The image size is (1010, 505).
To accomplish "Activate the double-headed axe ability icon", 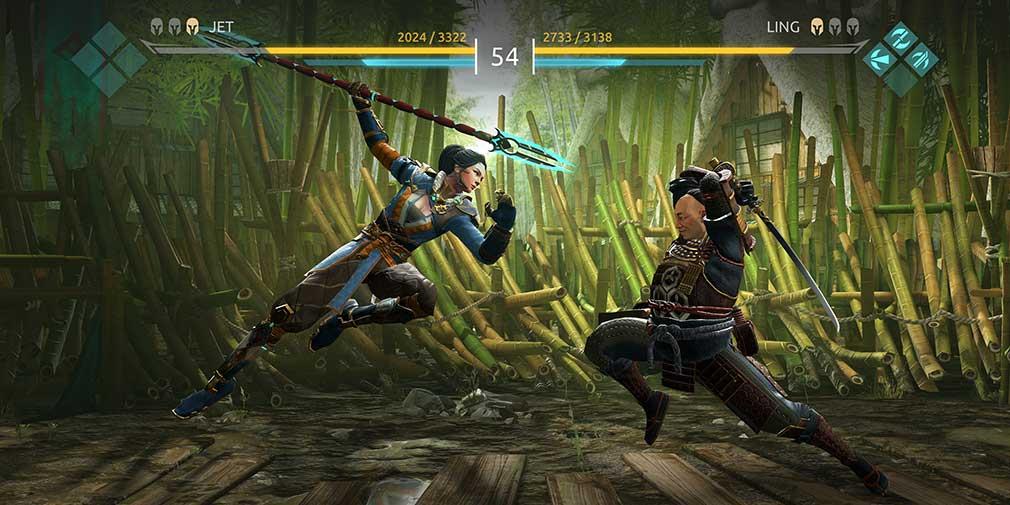I will pos(901,38).
